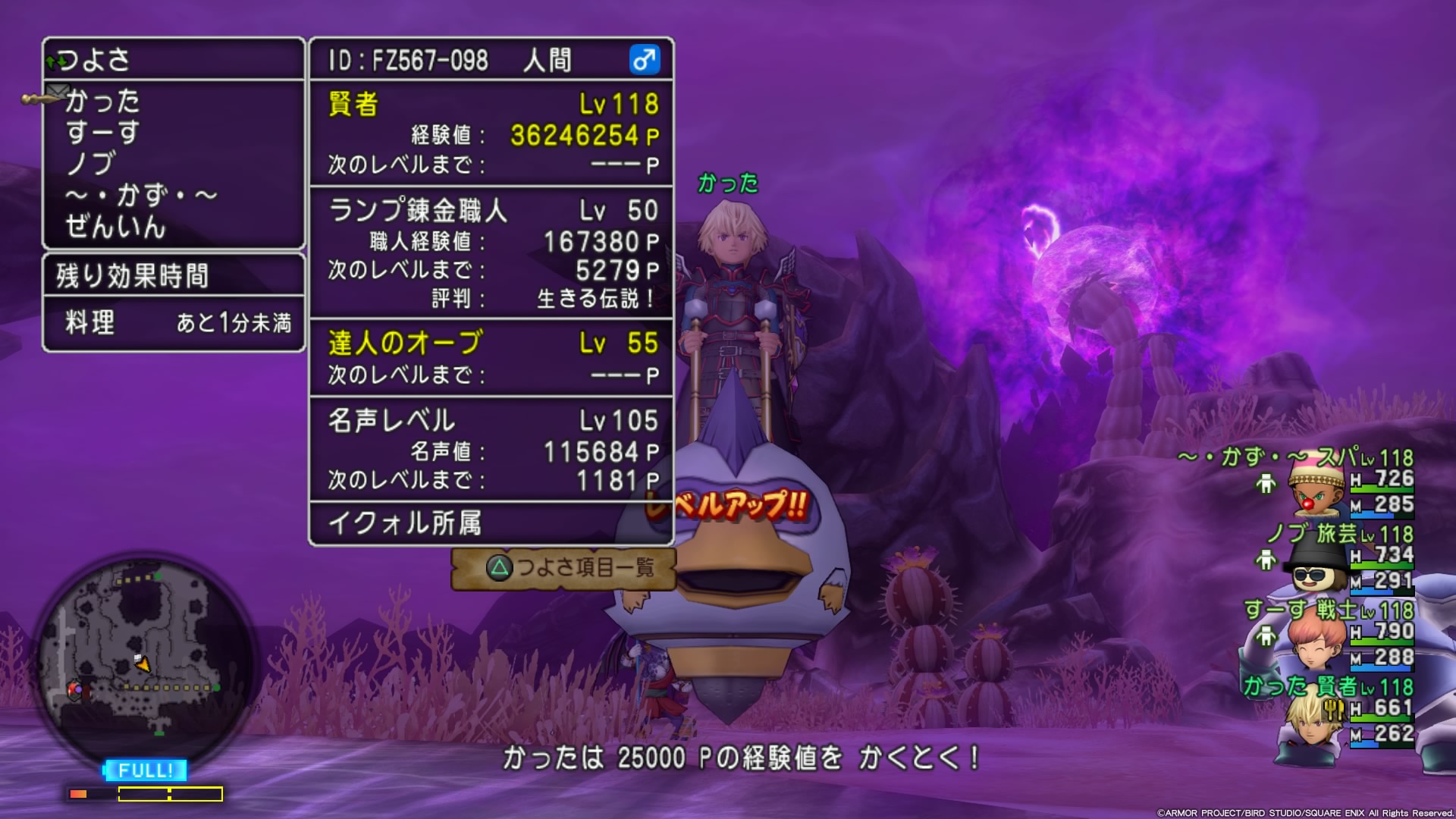Select the 名声レベル fame section
This screenshot has width=1456, height=819.
491,449
